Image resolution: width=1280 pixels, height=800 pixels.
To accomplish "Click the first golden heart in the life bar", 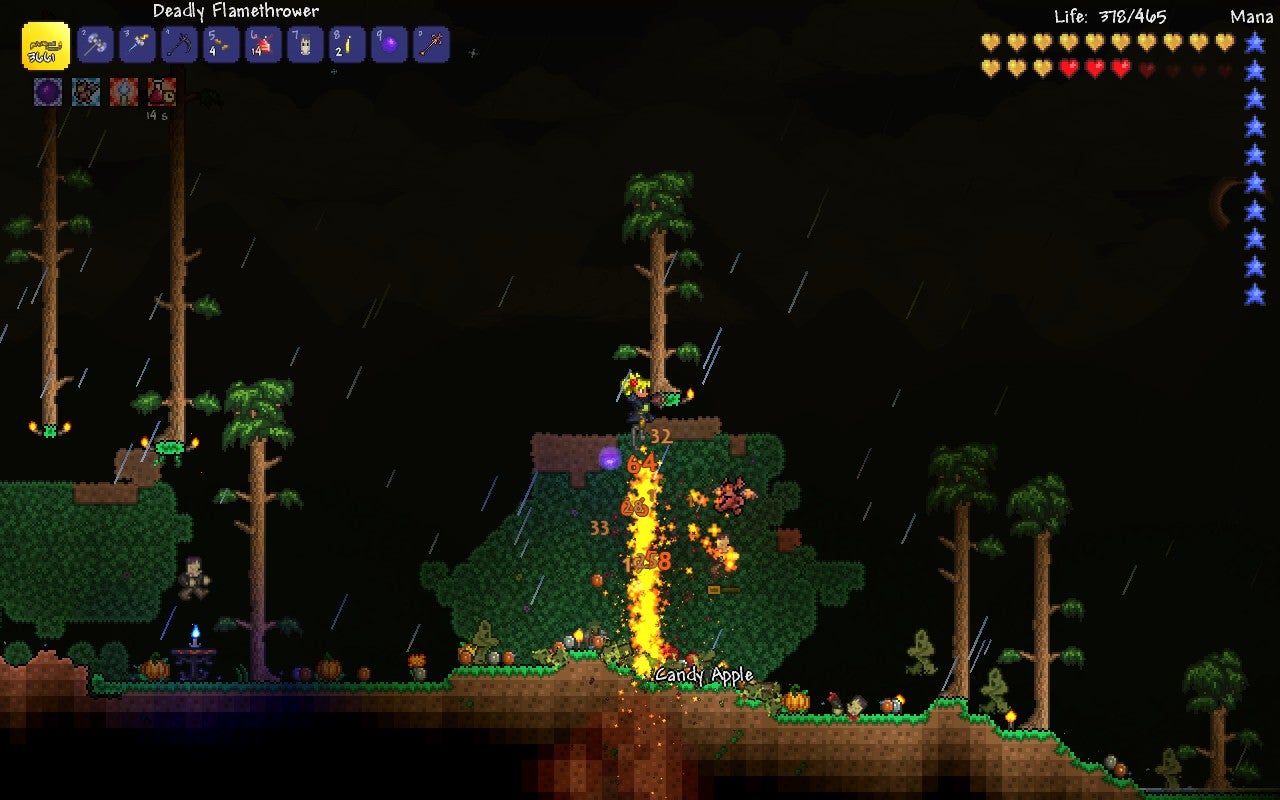I will pyautogui.click(x=988, y=43).
